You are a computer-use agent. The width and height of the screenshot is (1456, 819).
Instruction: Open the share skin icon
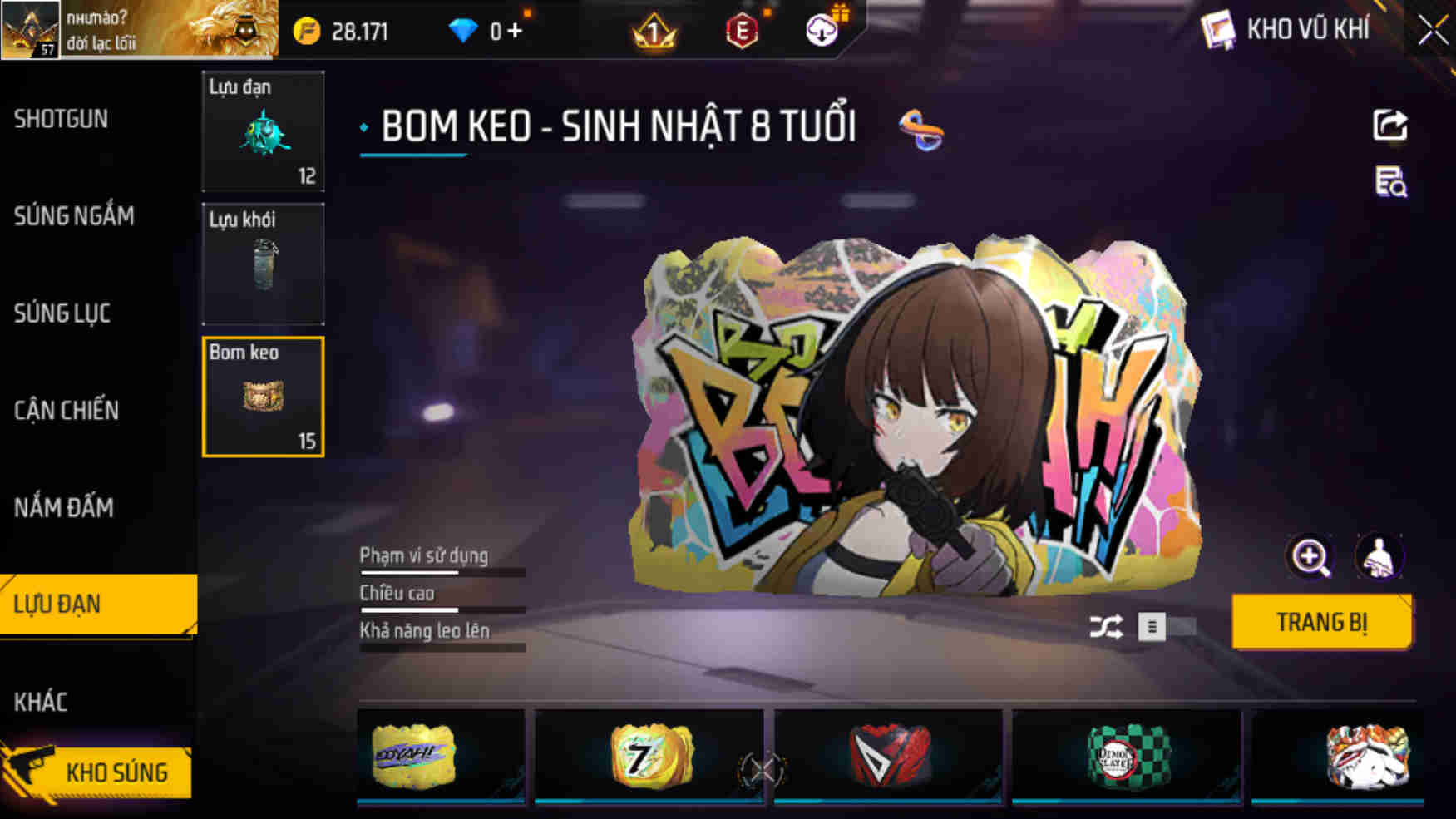[x=1389, y=125]
